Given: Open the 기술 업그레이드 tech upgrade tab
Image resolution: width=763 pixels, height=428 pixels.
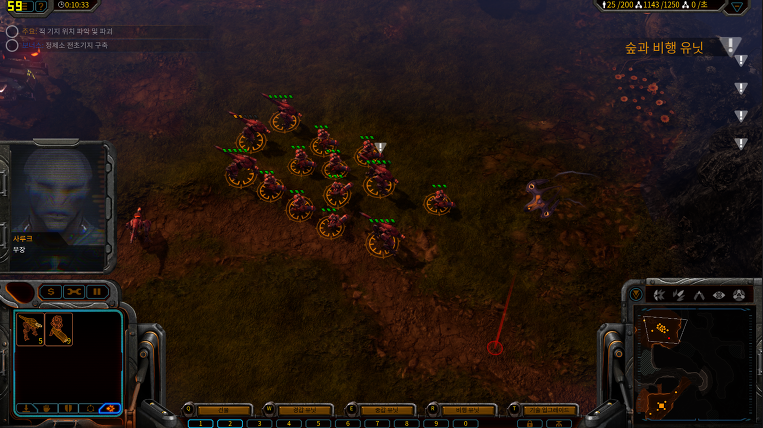Looking at the screenshot, I should (551, 410).
